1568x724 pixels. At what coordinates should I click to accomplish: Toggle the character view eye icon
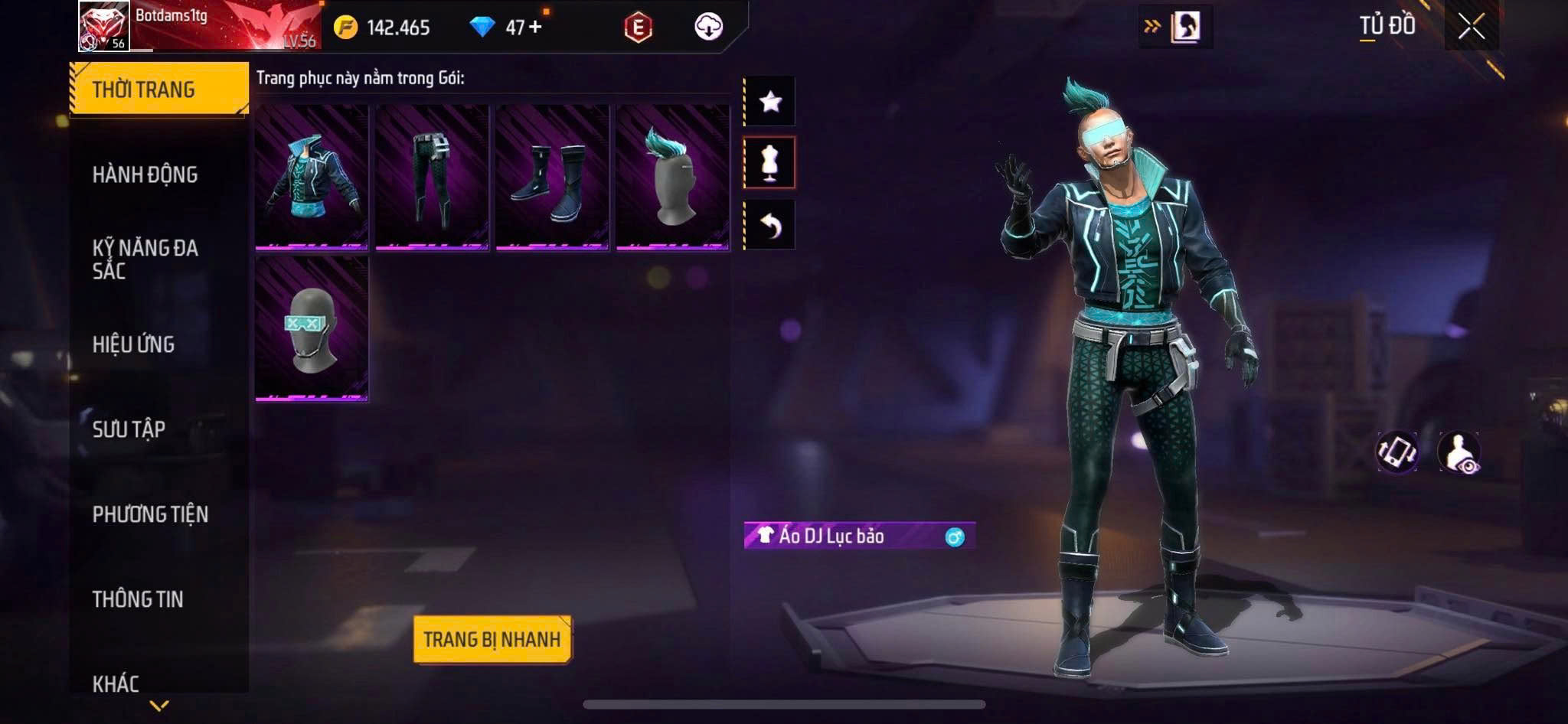point(1459,452)
